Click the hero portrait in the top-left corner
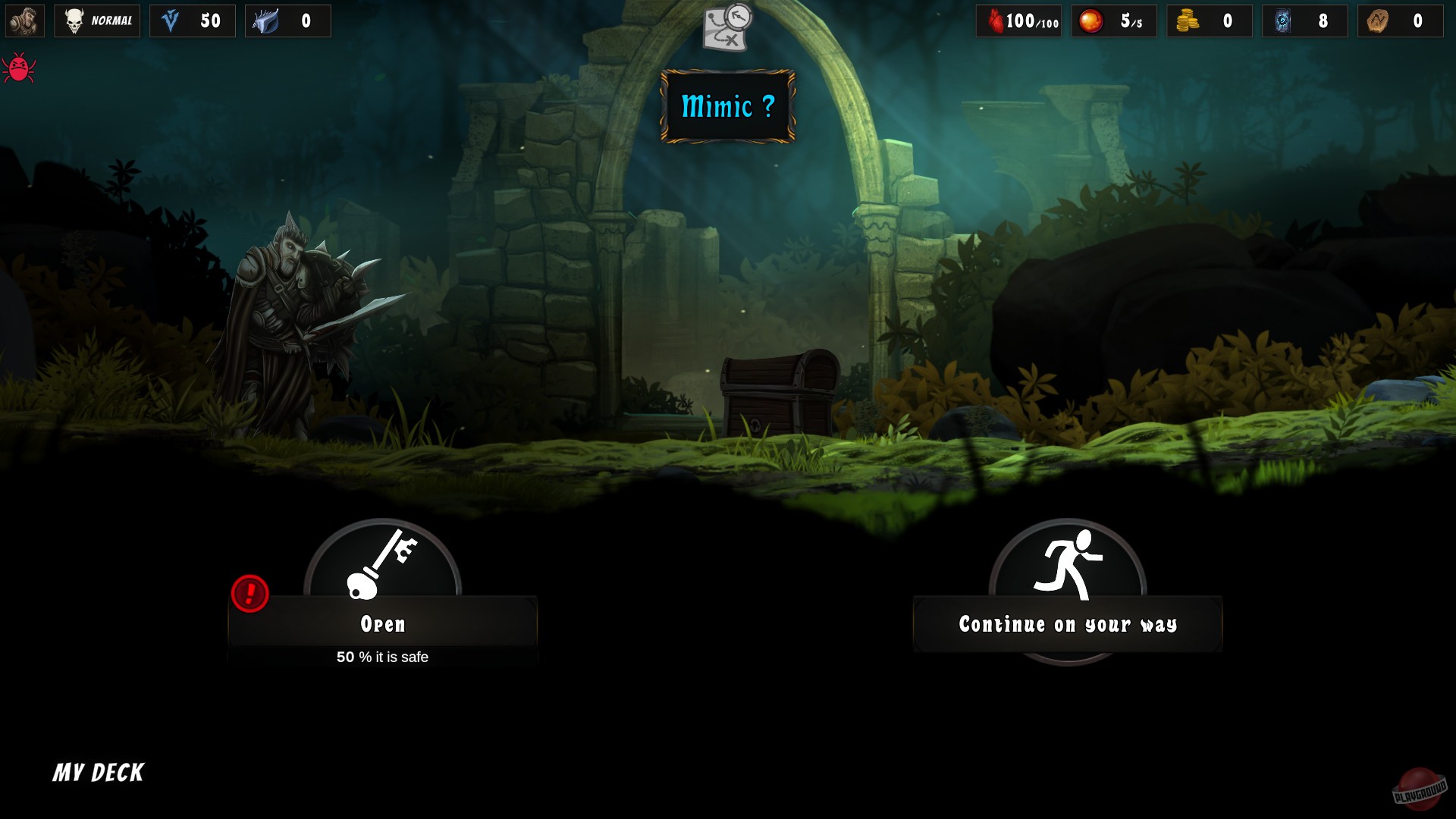Image resolution: width=1456 pixels, height=819 pixels. [24, 20]
